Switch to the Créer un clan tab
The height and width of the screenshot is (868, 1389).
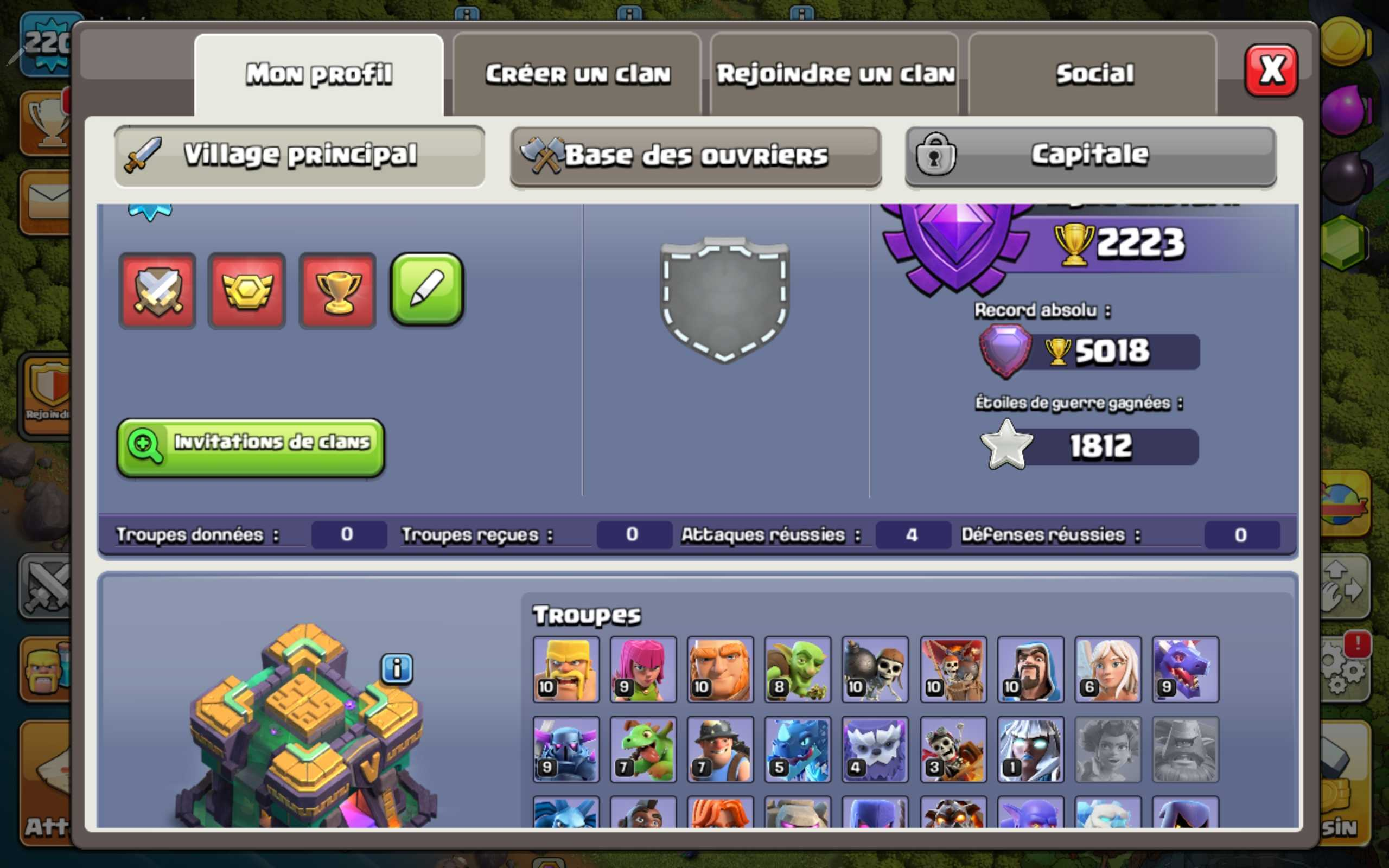577,73
